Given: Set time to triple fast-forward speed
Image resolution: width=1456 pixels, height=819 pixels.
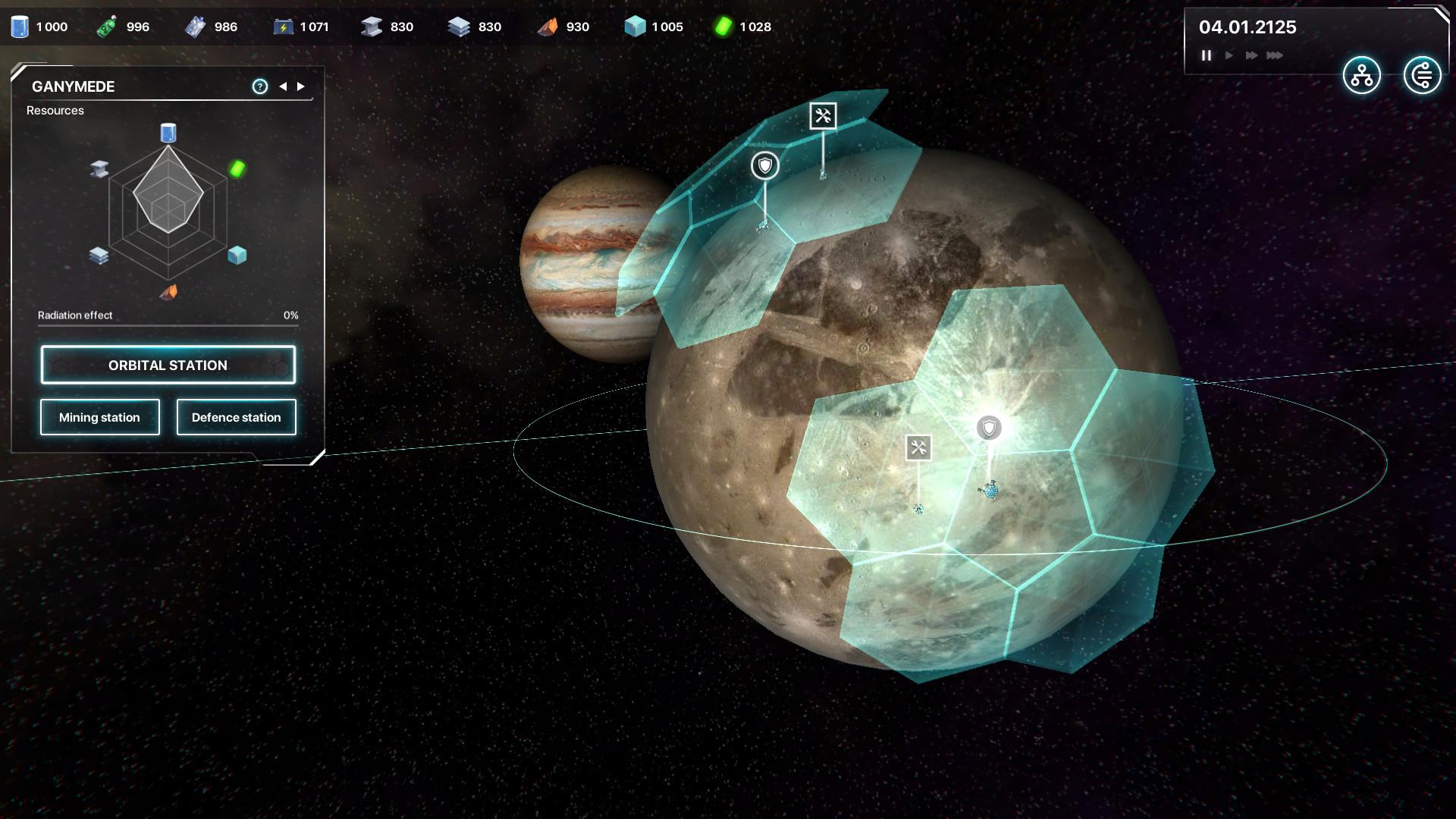Looking at the screenshot, I should tap(1275, 55).
